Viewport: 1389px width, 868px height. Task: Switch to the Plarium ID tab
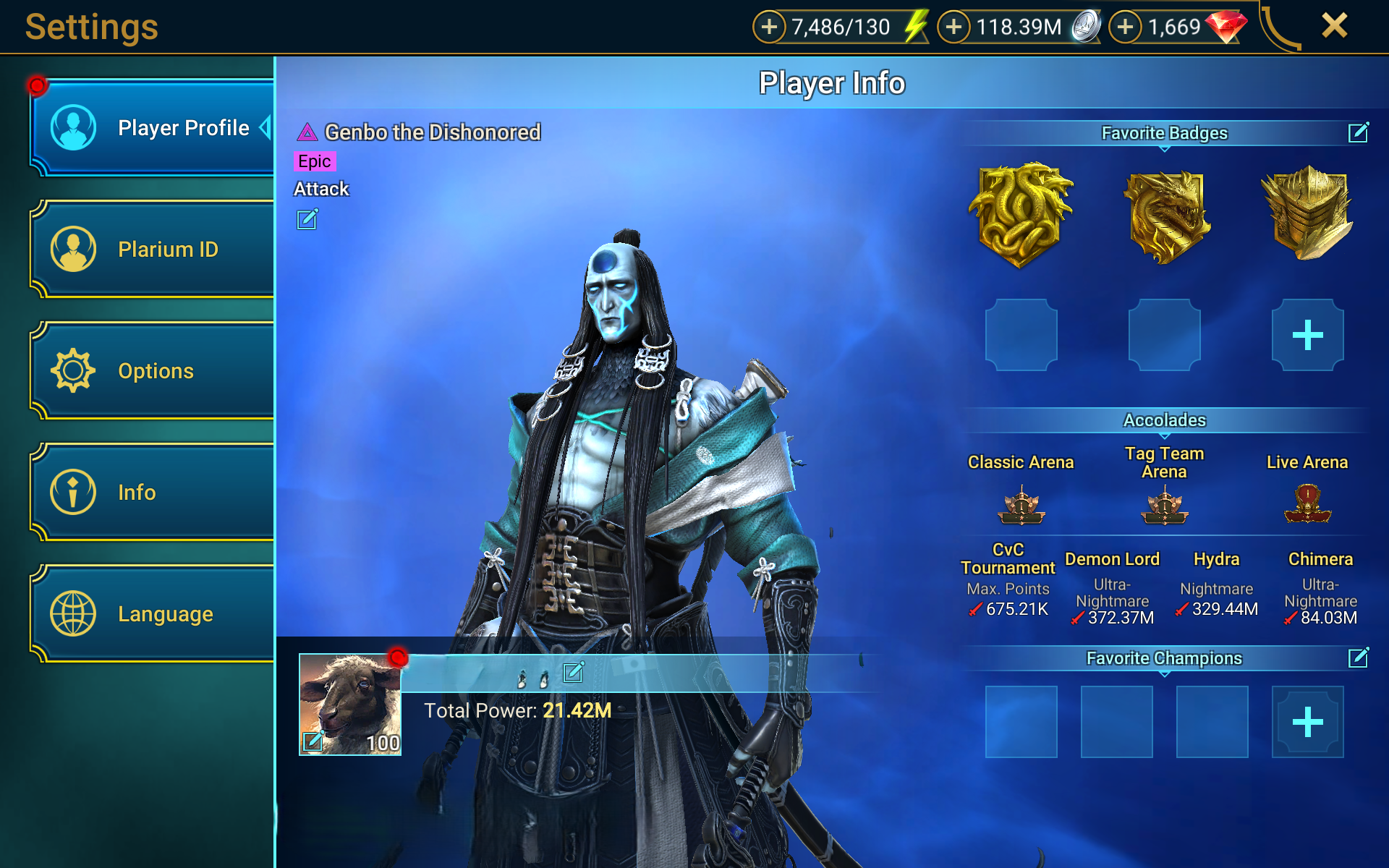[x=152, y=250]
